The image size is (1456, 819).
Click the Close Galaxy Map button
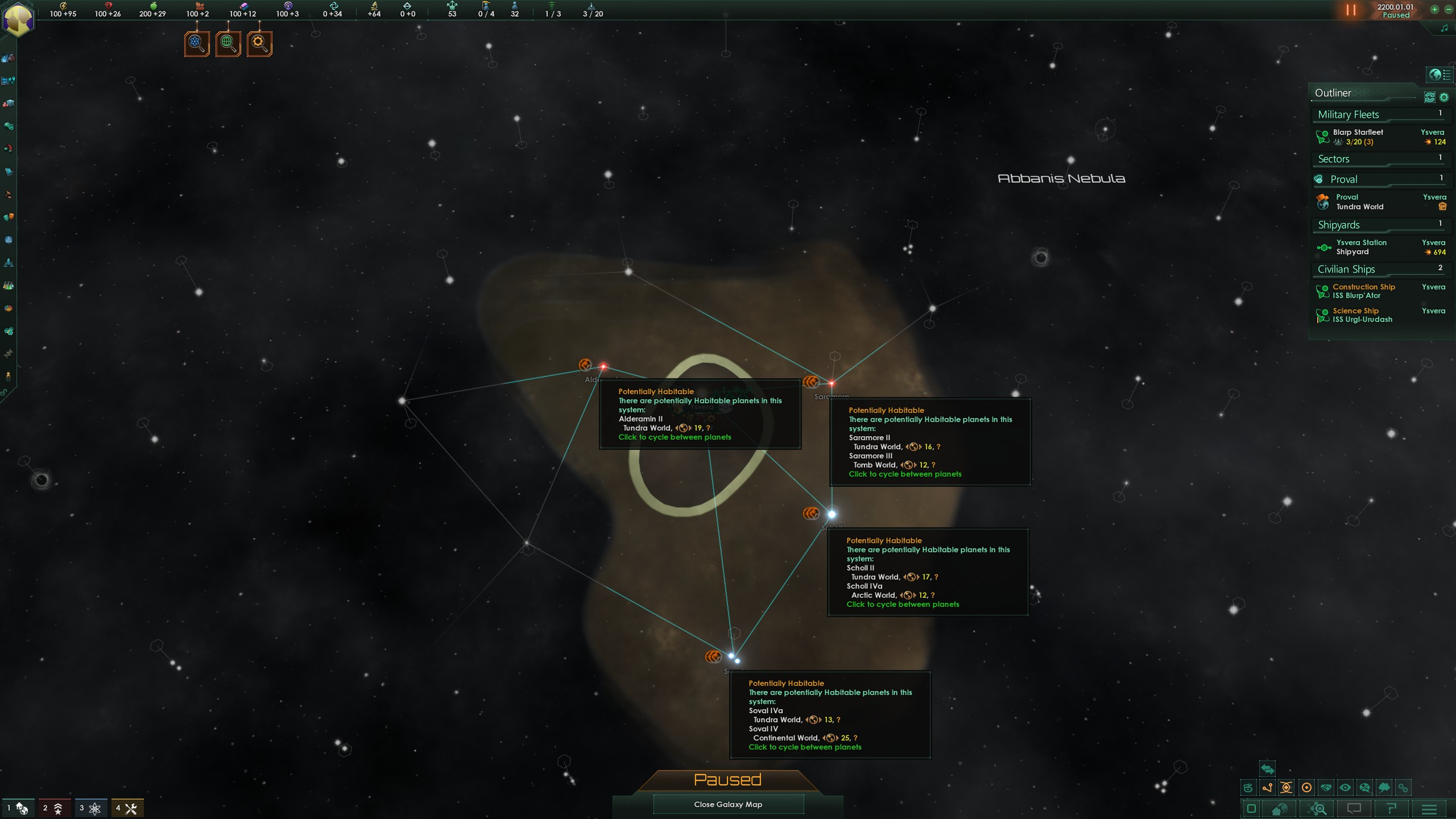point(728,804)
